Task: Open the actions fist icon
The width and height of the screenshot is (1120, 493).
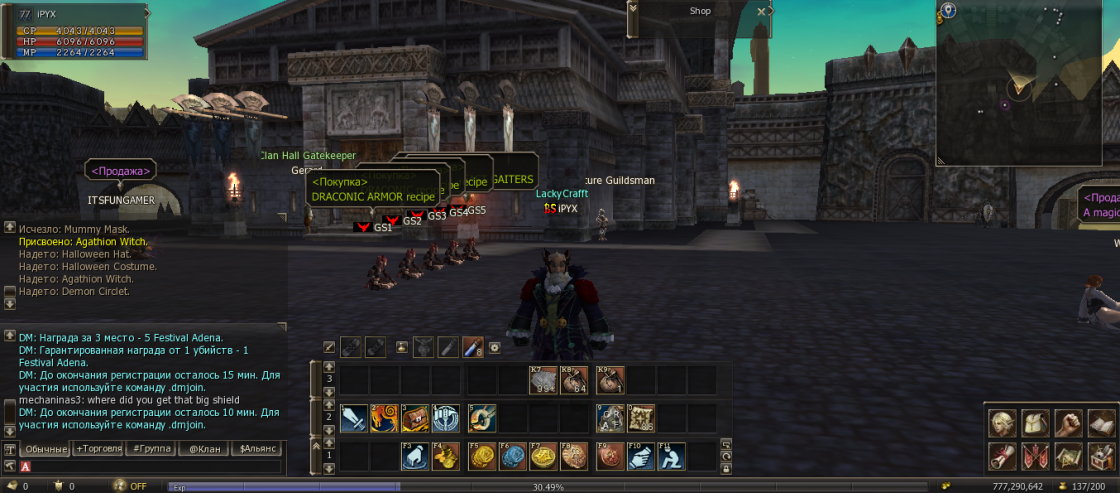Action: [1069, 424]
